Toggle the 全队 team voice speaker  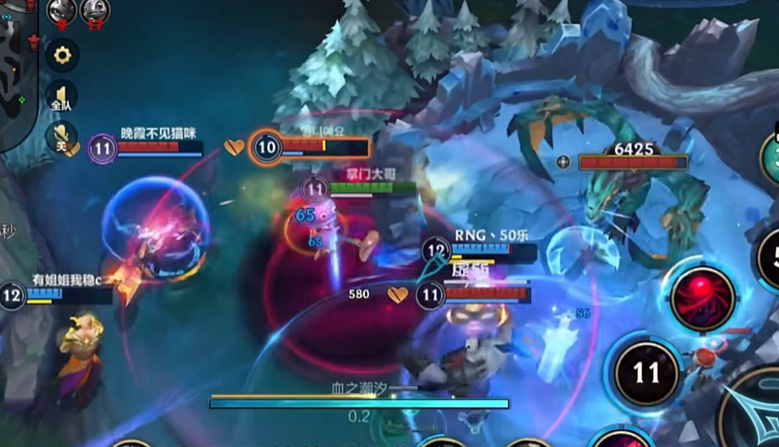(61, 97)
